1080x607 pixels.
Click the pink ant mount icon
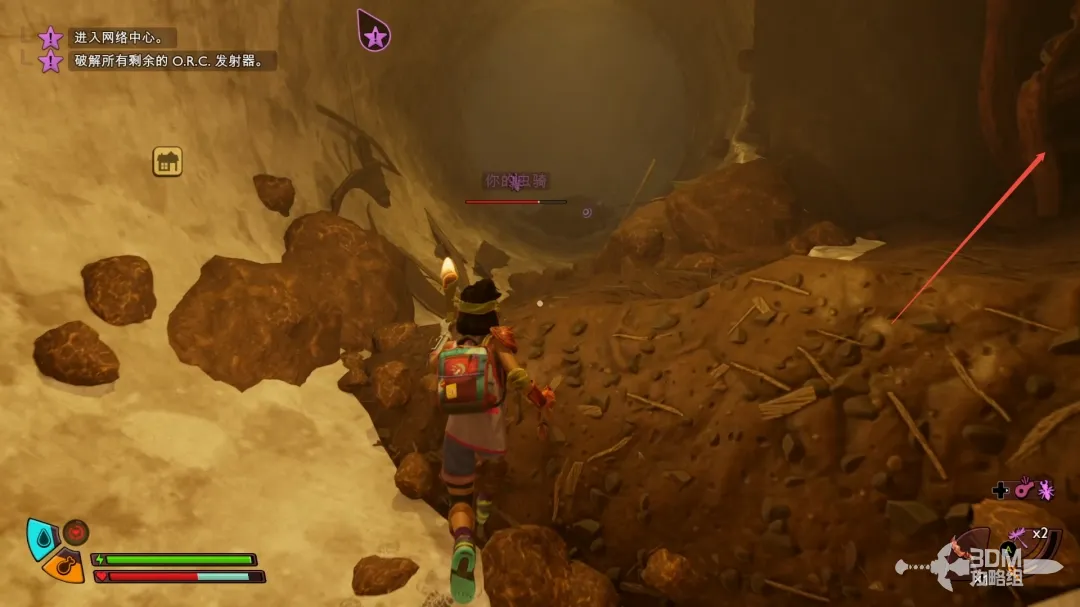point(1045,490)
